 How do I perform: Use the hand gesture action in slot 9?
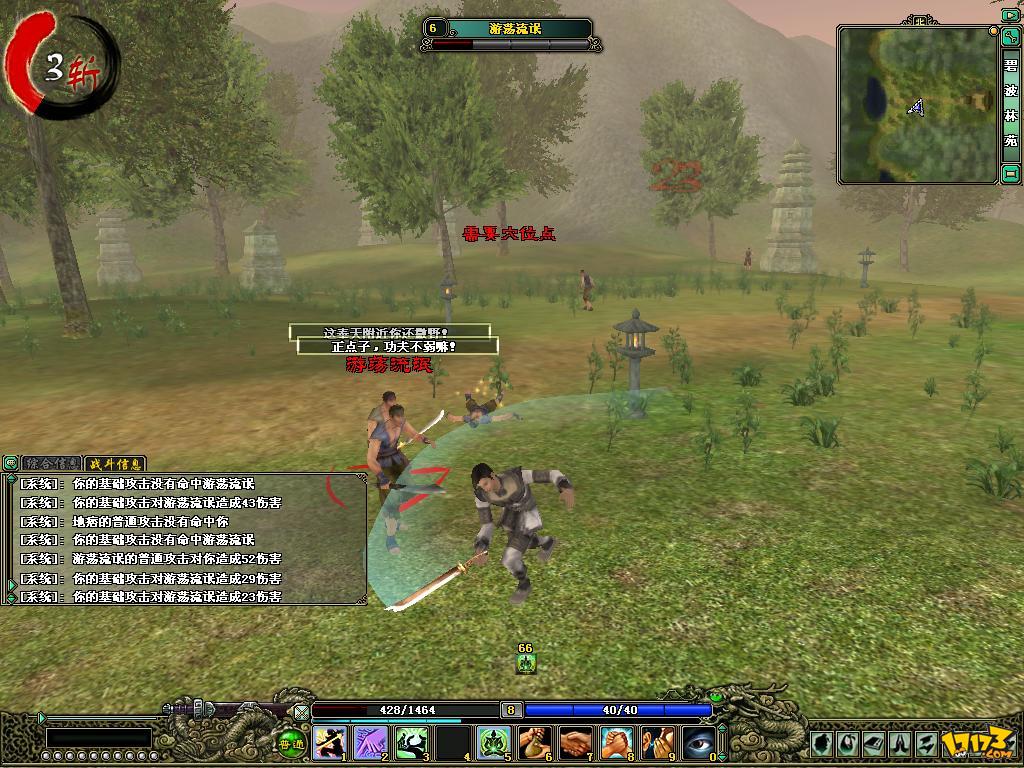657,742
